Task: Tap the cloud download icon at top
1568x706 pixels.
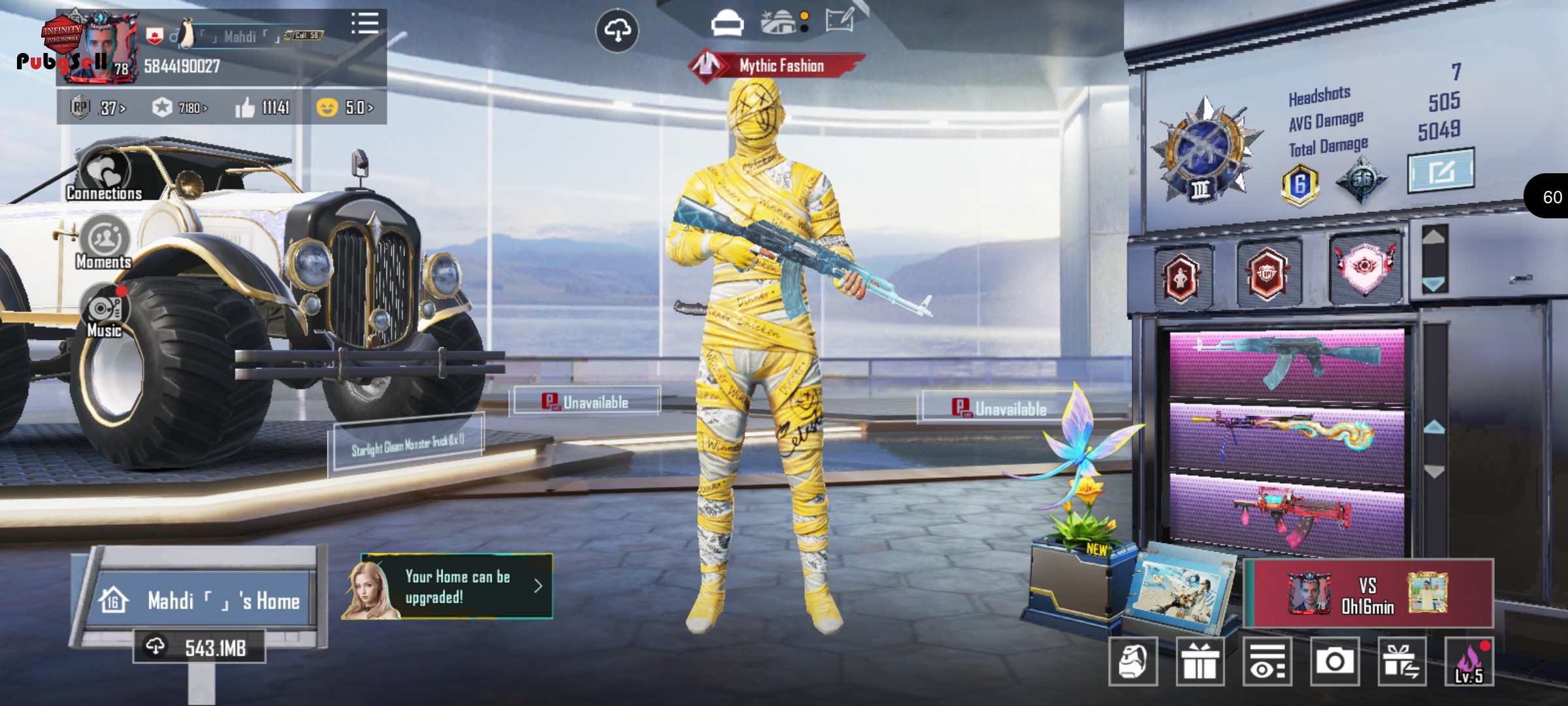Action: pyautogui.click(x=617, y=30)
